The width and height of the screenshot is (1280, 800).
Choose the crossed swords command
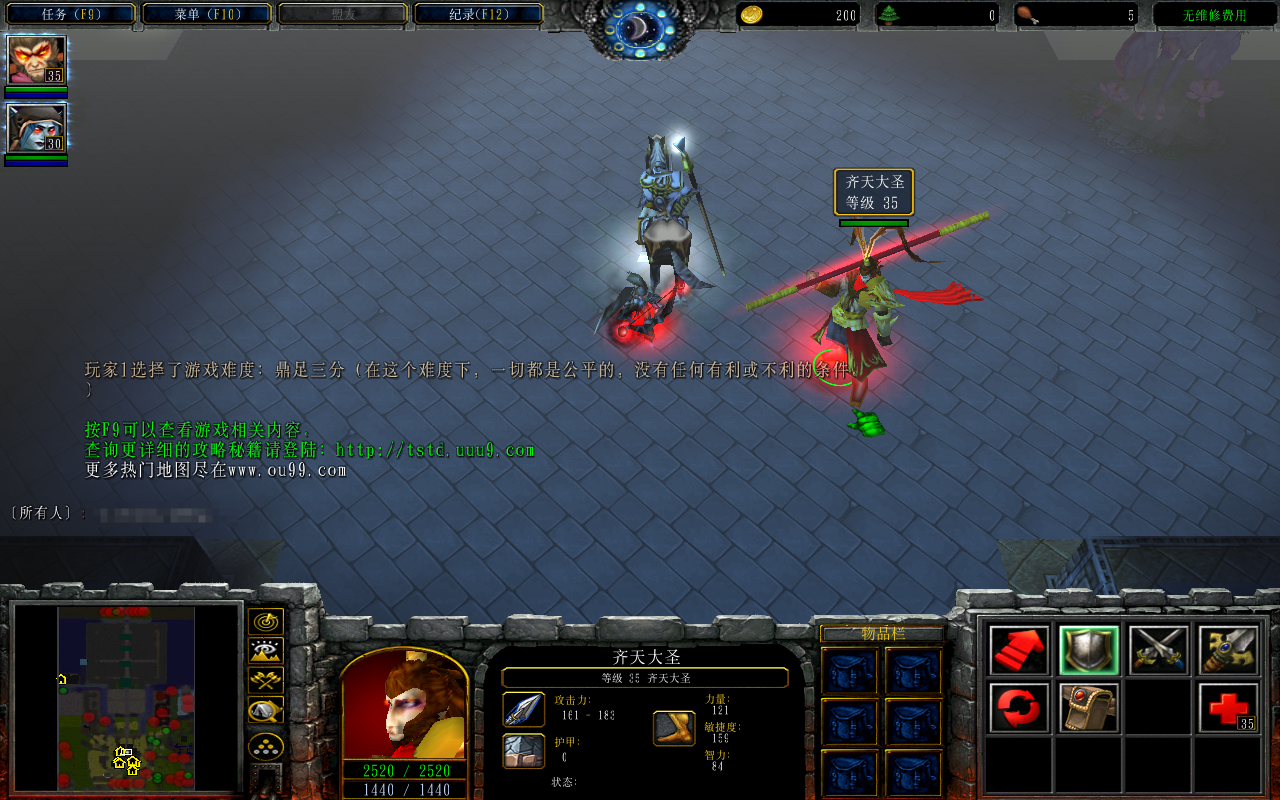tap(1159, 651)
